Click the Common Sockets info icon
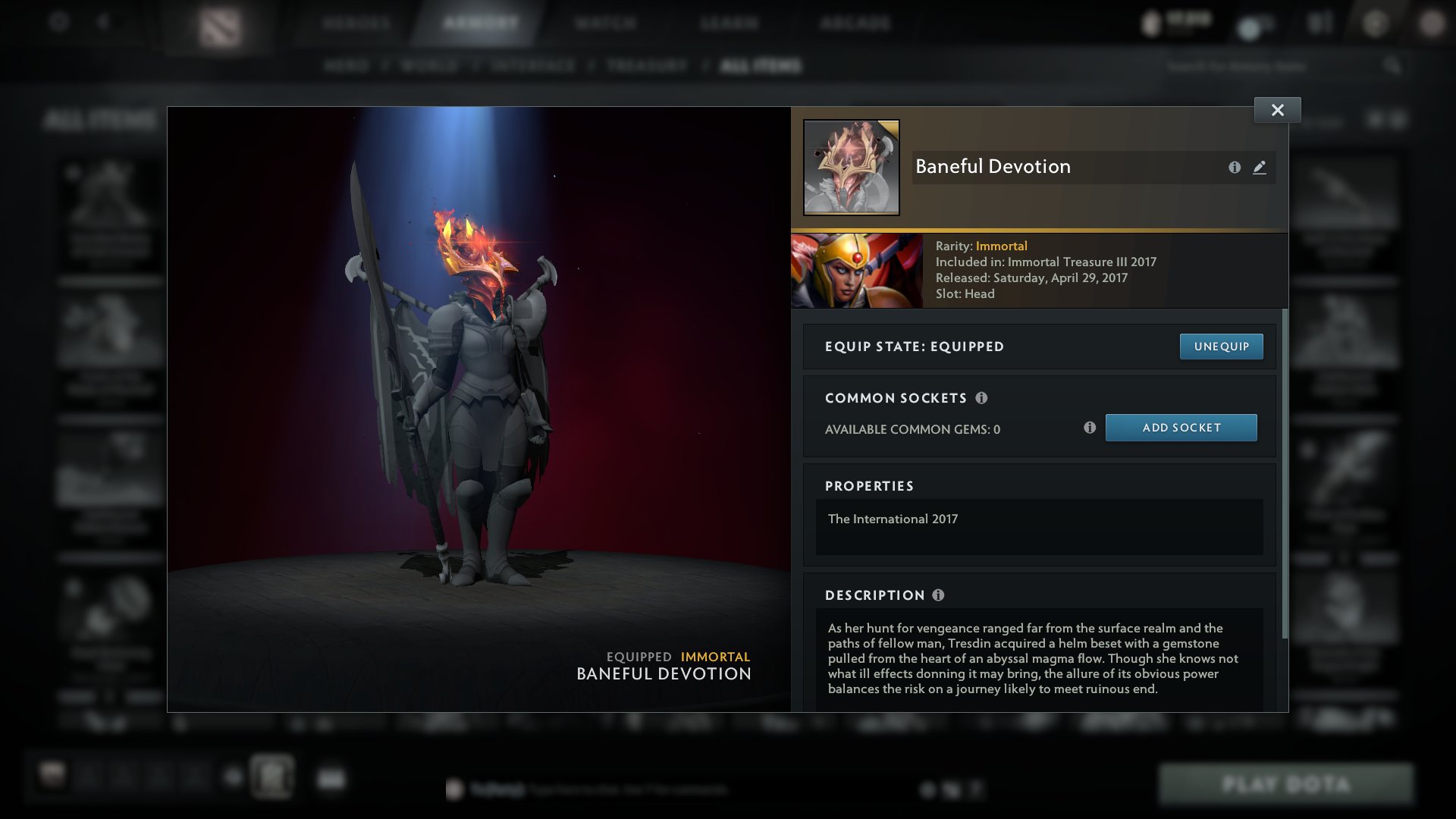The width and height of the screenshot is (1456, 819). point(984,397)
